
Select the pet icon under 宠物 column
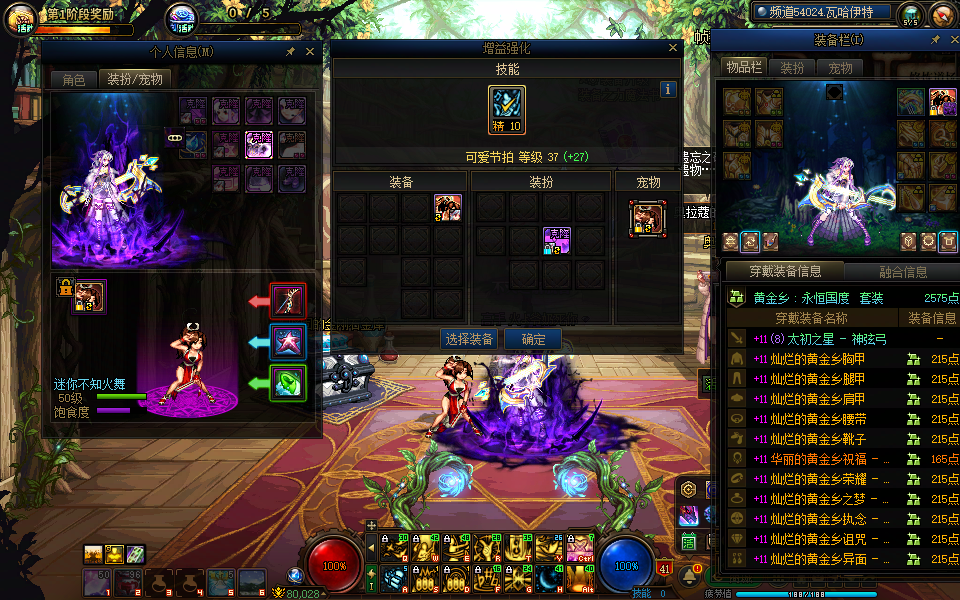(648, 219)
